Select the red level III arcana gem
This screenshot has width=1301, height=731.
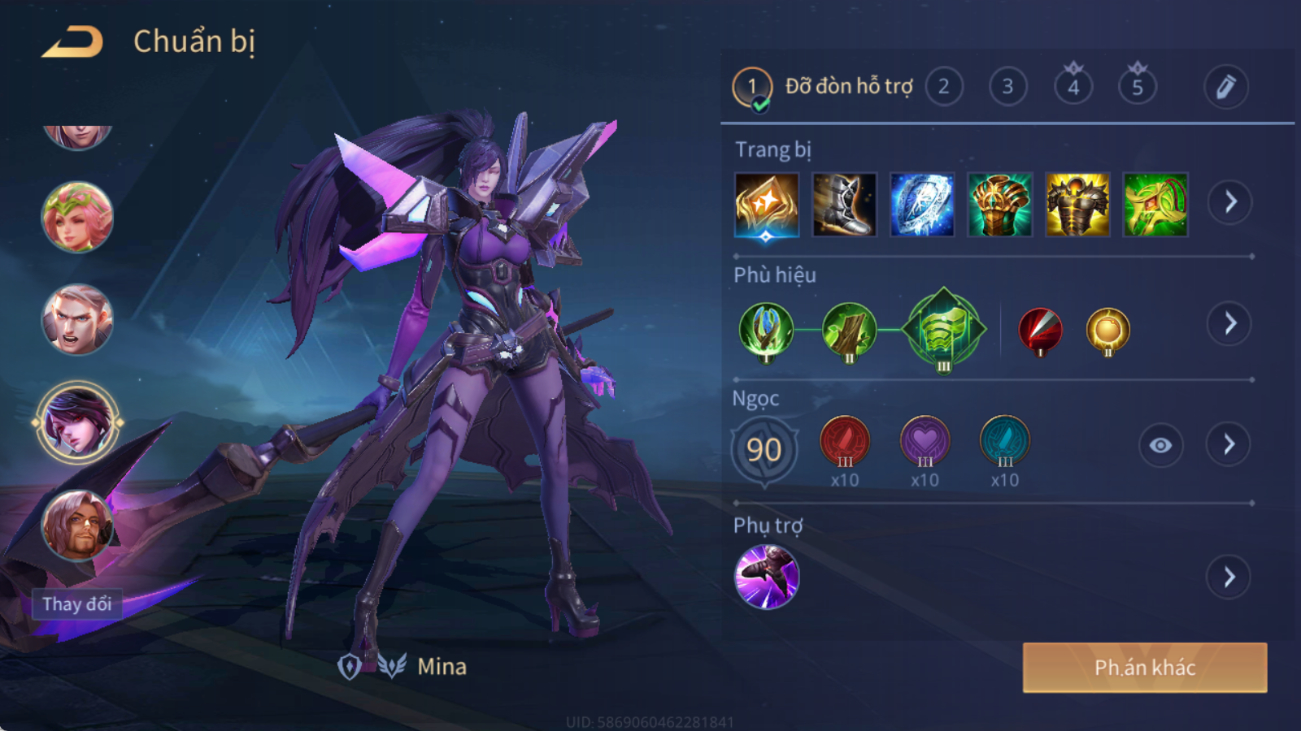tap(844, 442)
